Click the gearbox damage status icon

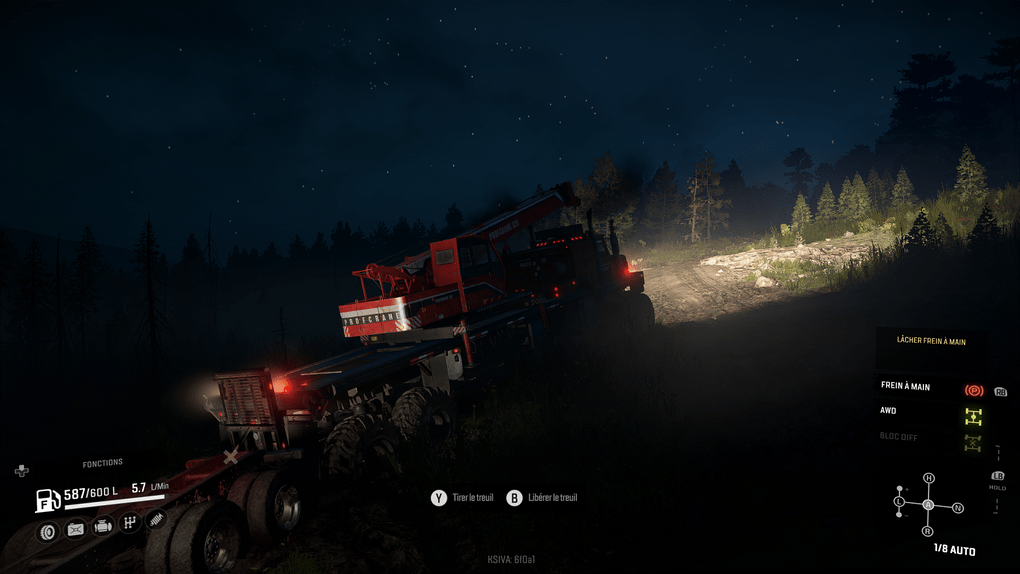(129, 522)
